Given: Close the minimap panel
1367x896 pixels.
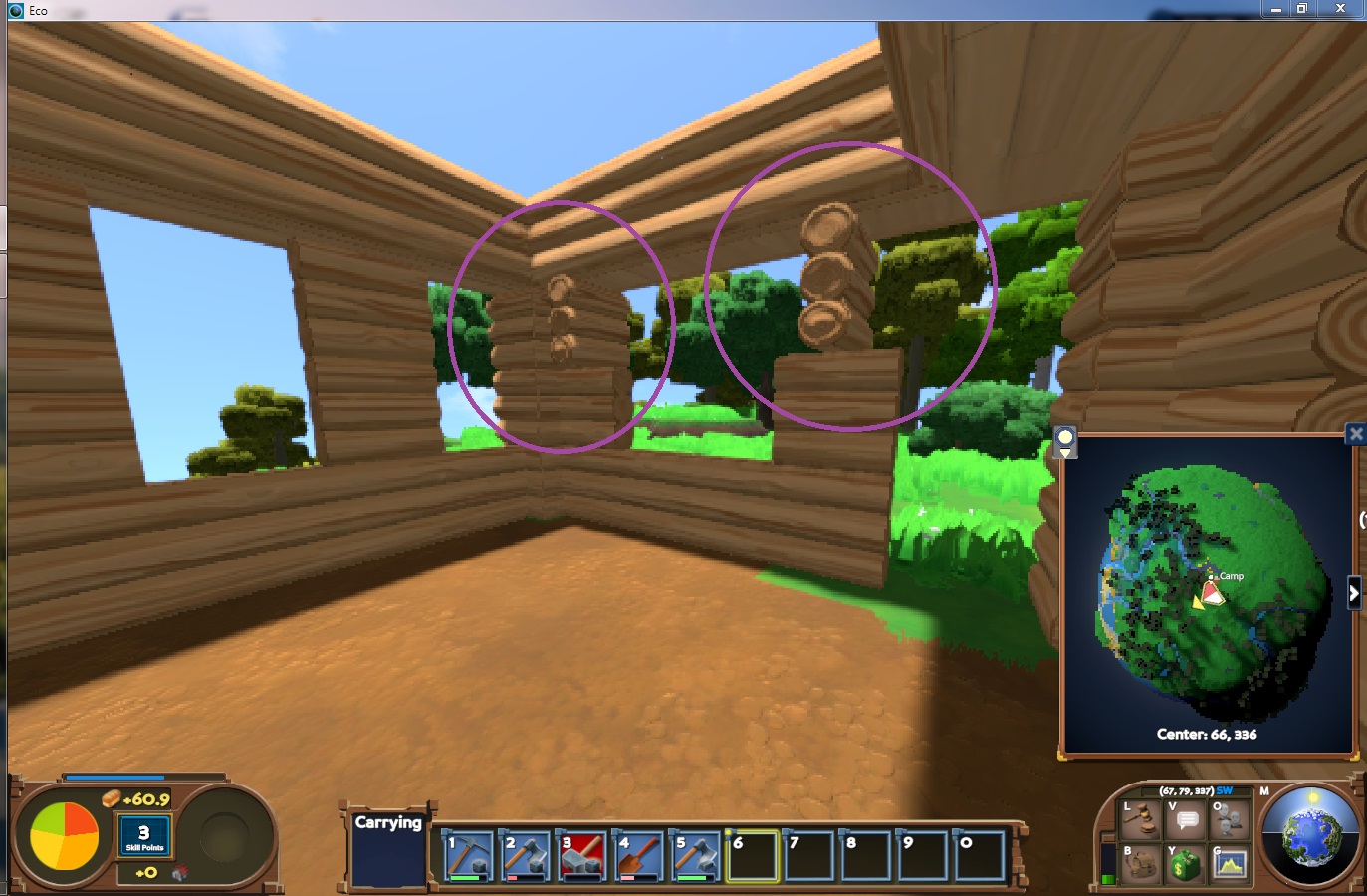Looking at the screenshot, I should (x=1356, y=433).
